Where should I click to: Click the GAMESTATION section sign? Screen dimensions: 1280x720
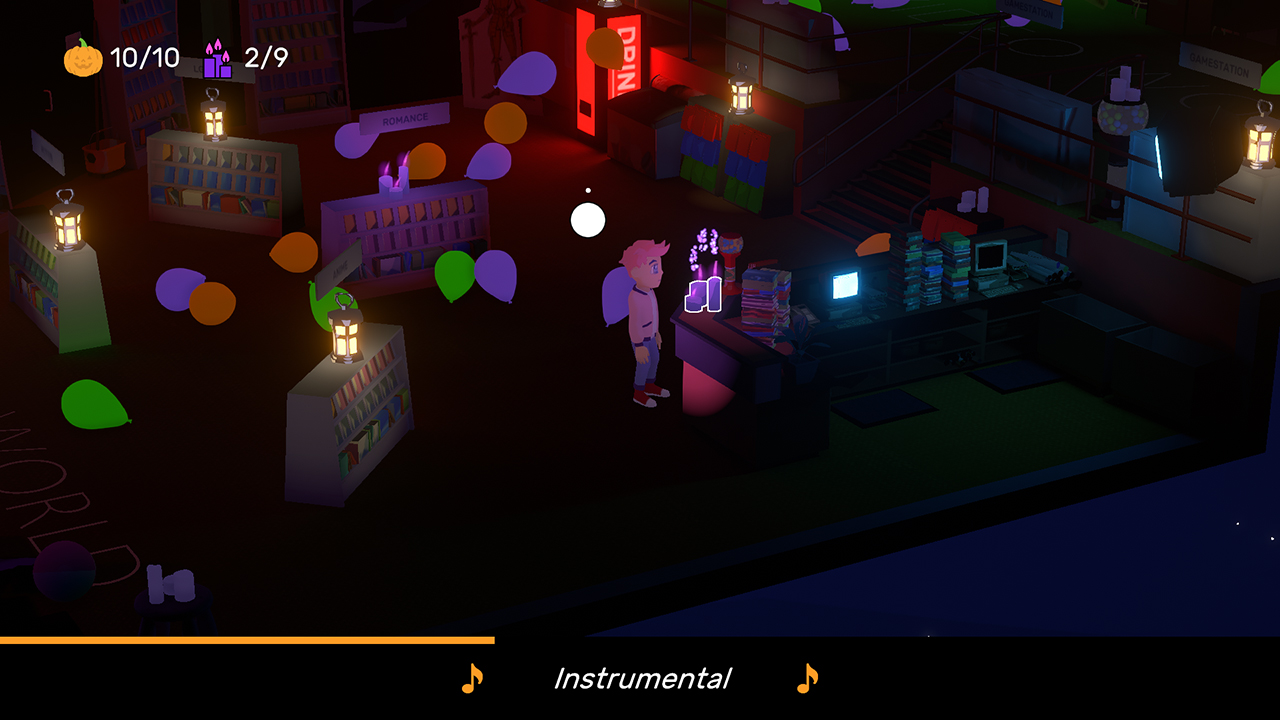pyautogui.click(x=1219, y=64)
